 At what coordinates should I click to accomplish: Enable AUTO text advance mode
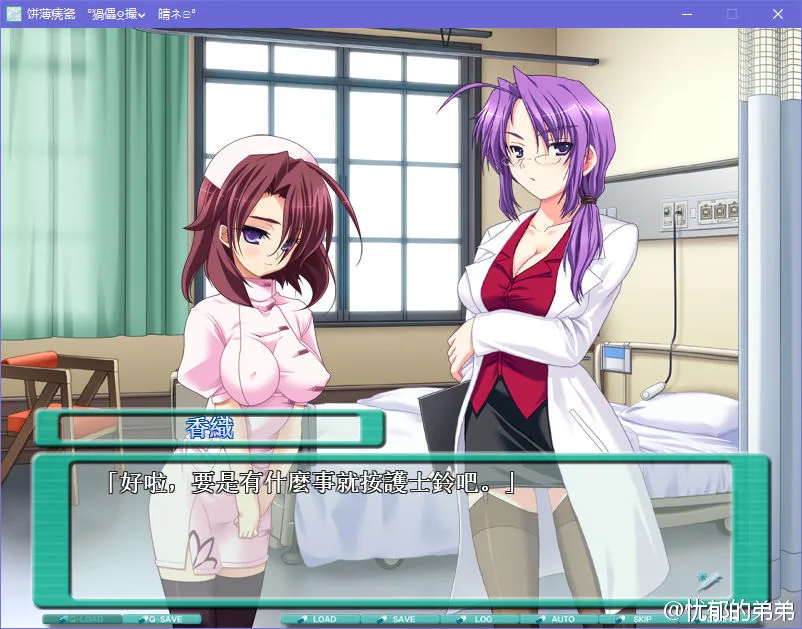pyautogui.click(x=558, y=619)
